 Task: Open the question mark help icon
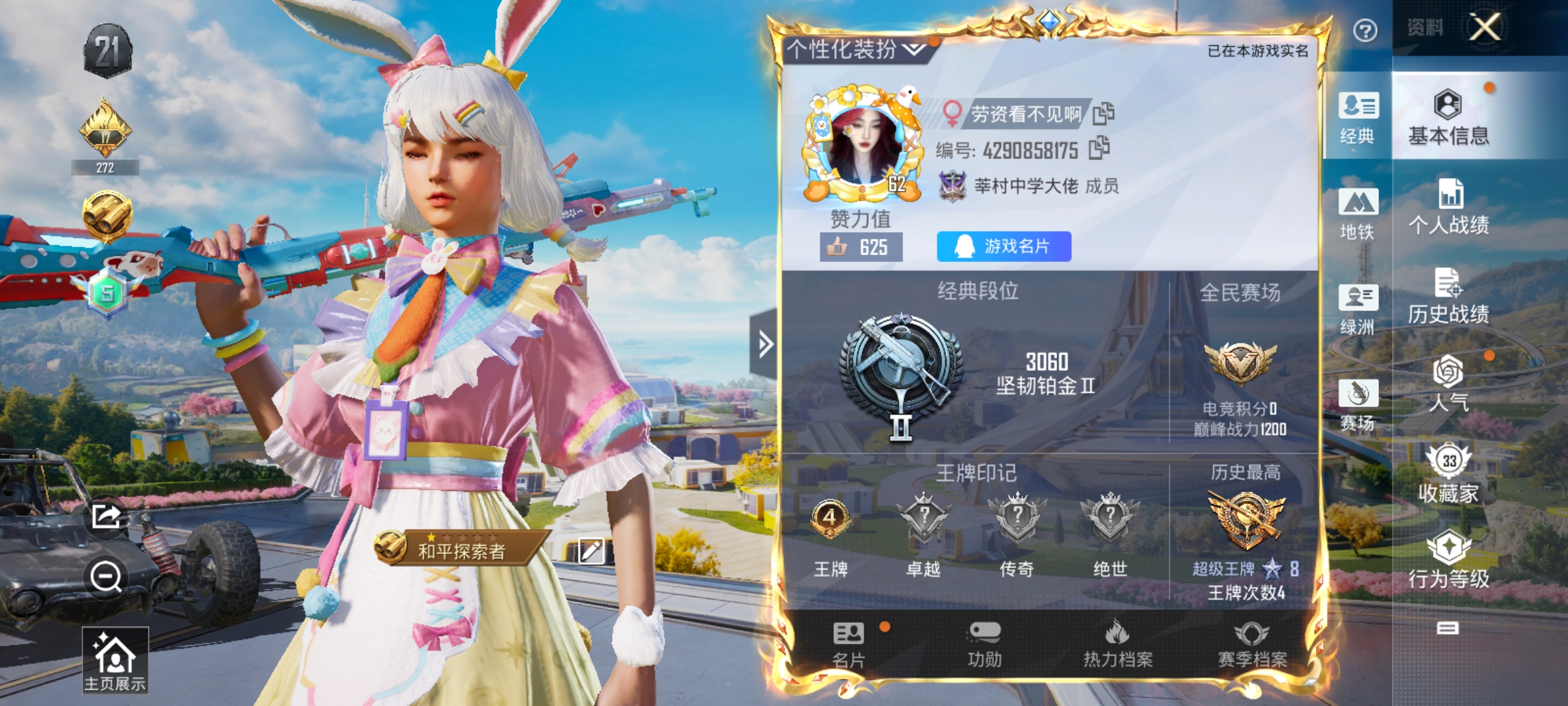(x=1365, y=30)
